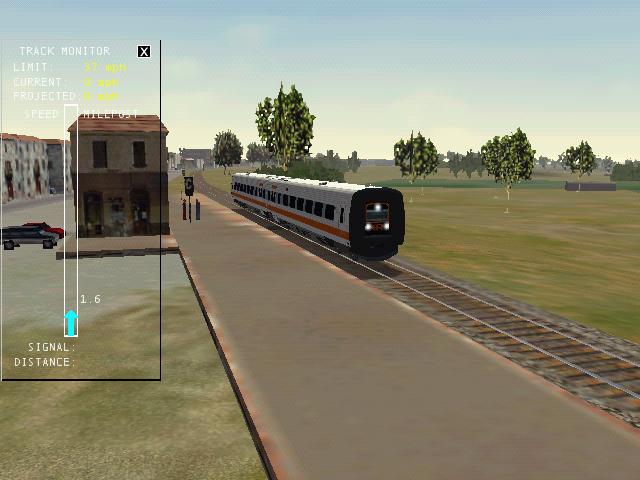Close the Track Monitor panel

pyautogui.click(x=144, y=51)
